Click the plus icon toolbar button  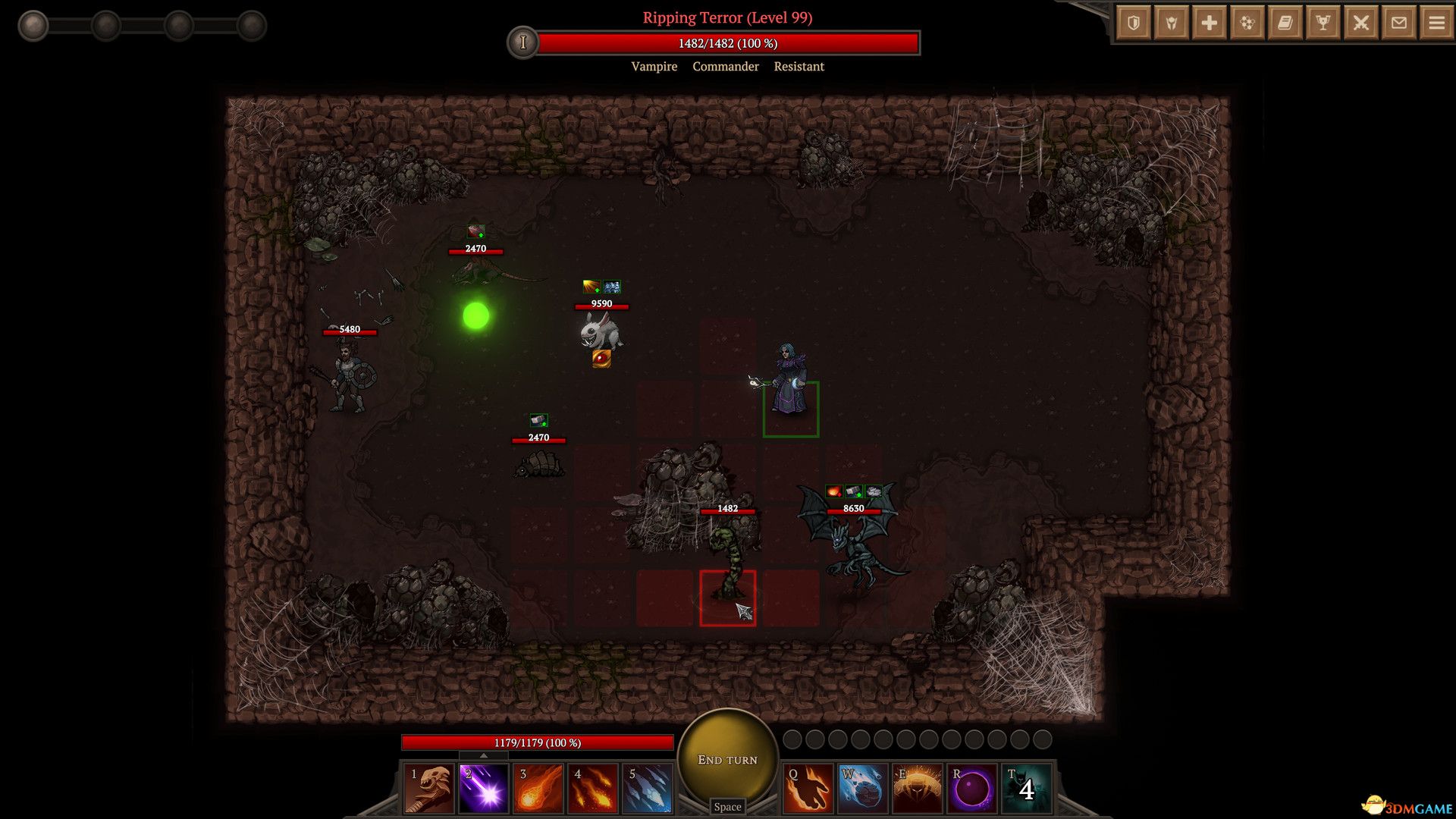[1210, 23]
